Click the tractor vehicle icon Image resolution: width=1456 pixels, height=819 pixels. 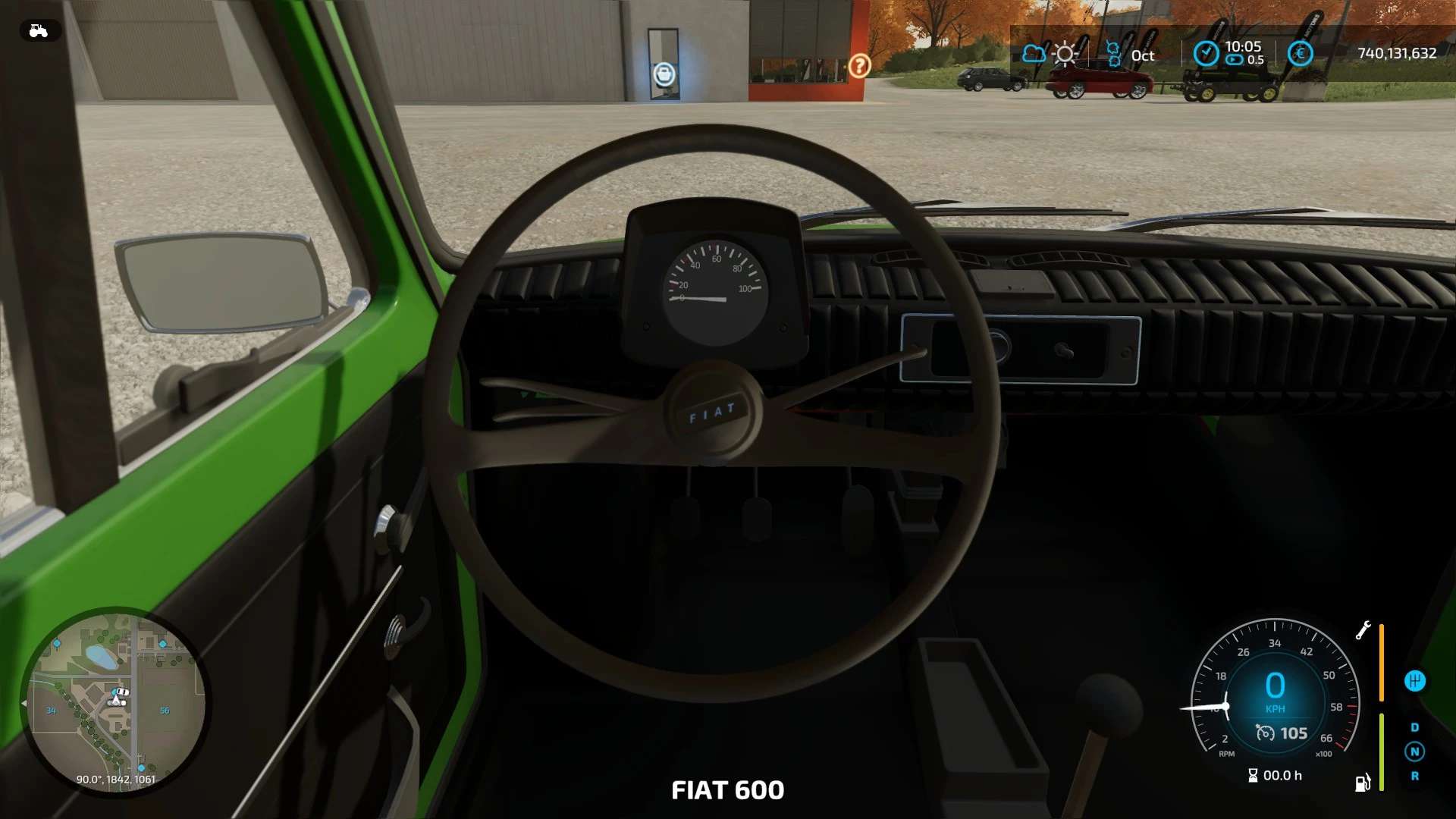(x=39, y=30)
